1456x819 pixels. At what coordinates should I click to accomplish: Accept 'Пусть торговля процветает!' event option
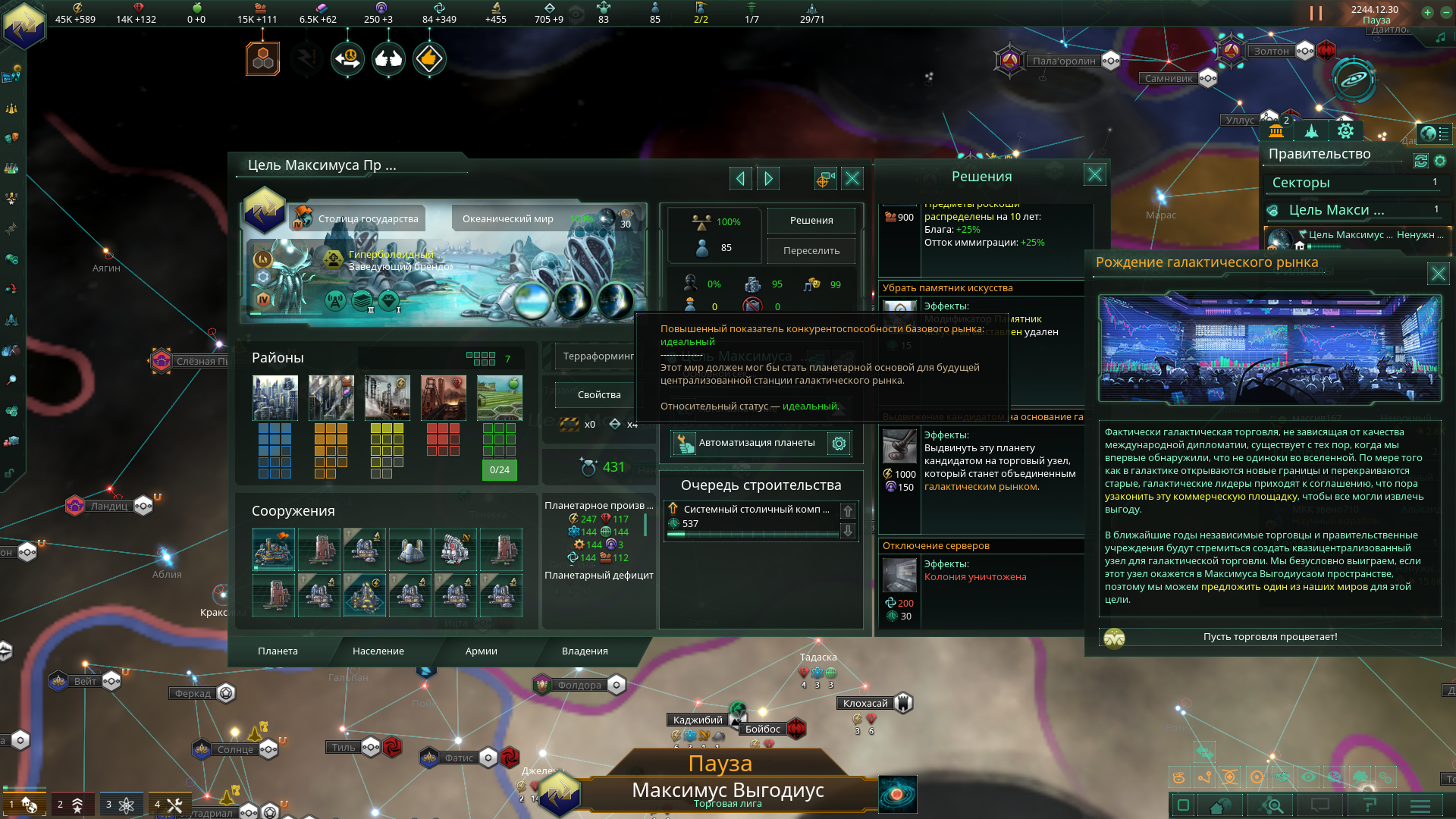(x=1269, y=637)
